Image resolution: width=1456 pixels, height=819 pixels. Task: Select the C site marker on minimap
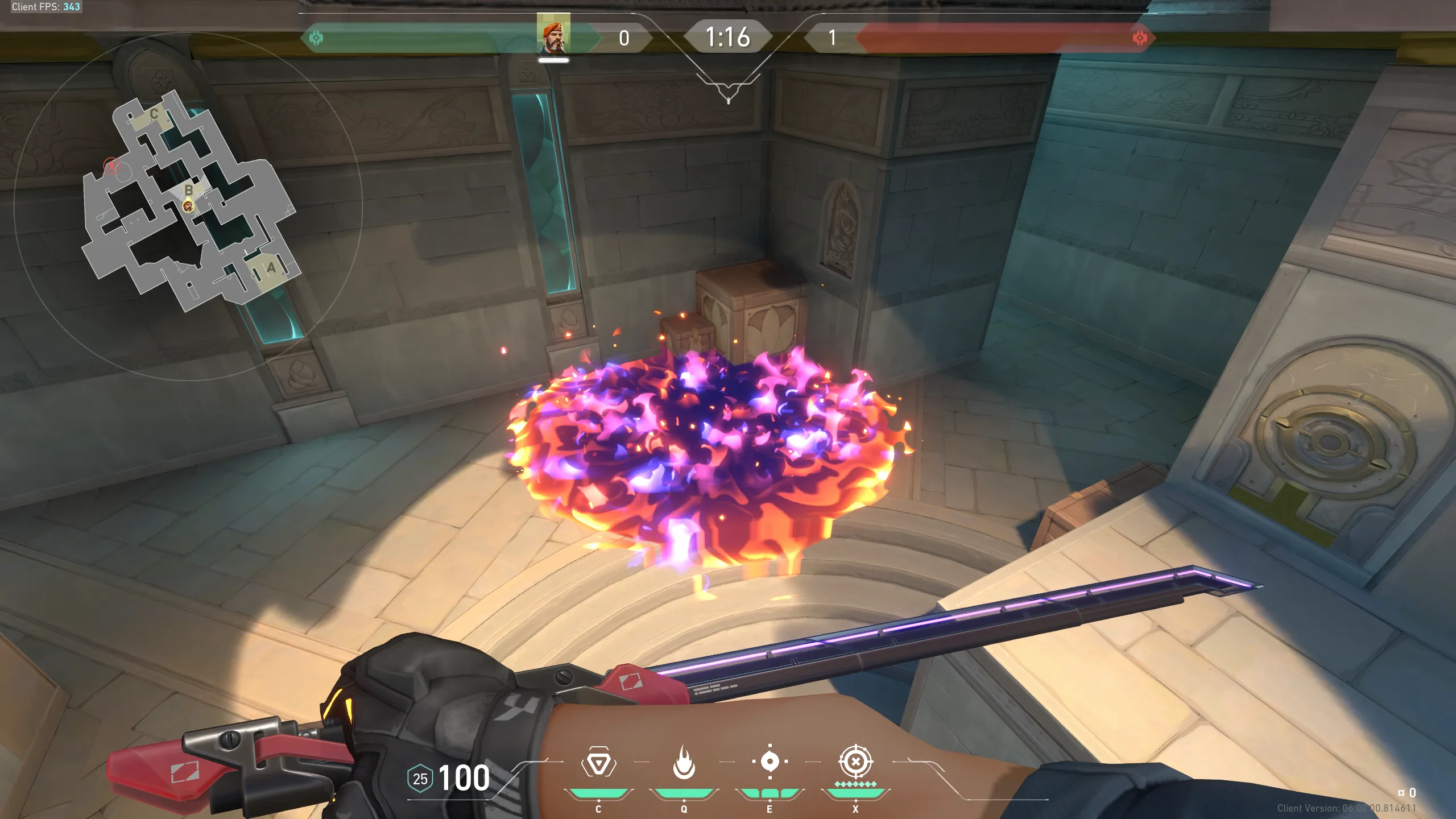154,114
